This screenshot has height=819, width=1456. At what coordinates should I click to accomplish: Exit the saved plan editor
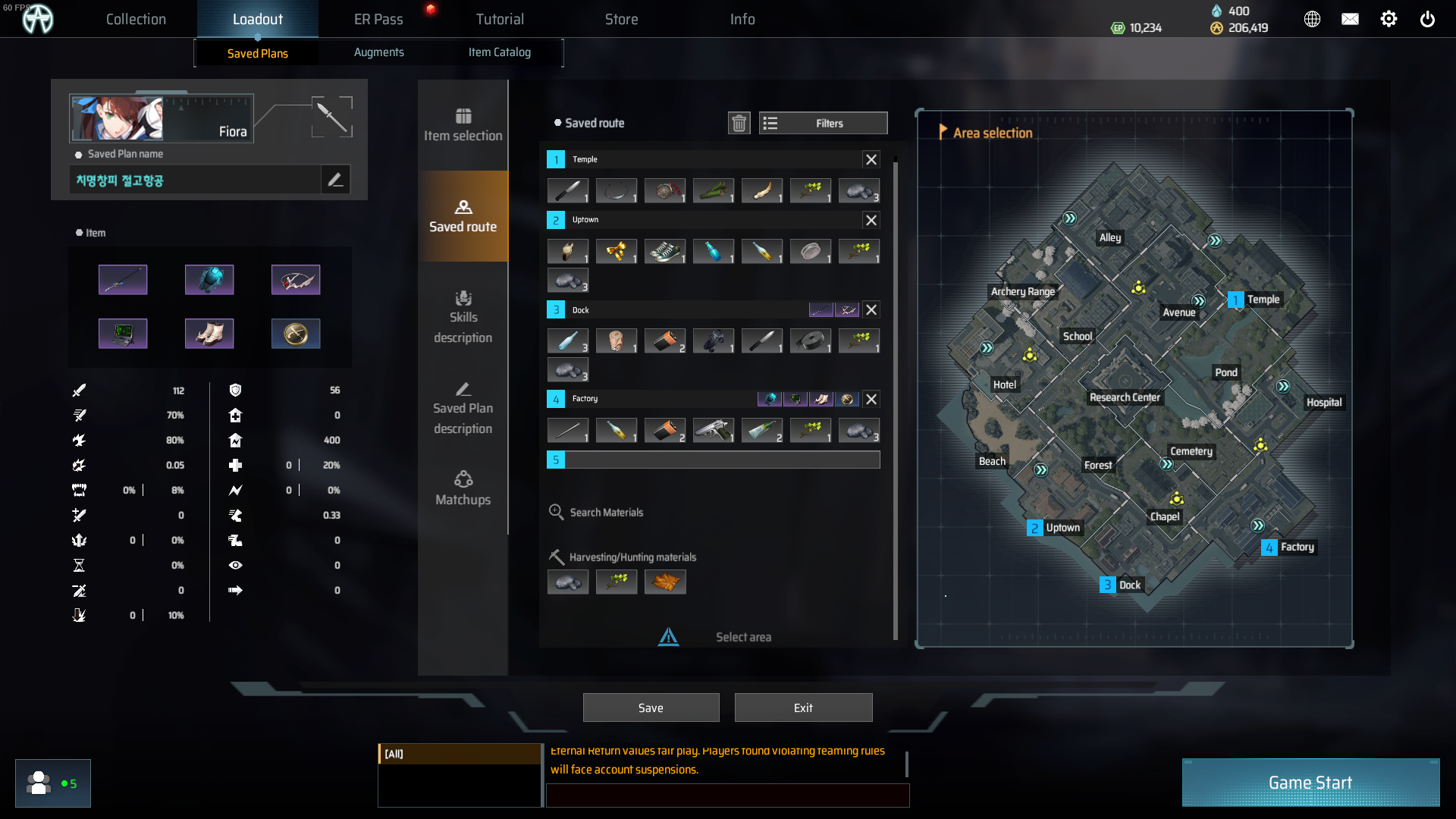[803, 708]
